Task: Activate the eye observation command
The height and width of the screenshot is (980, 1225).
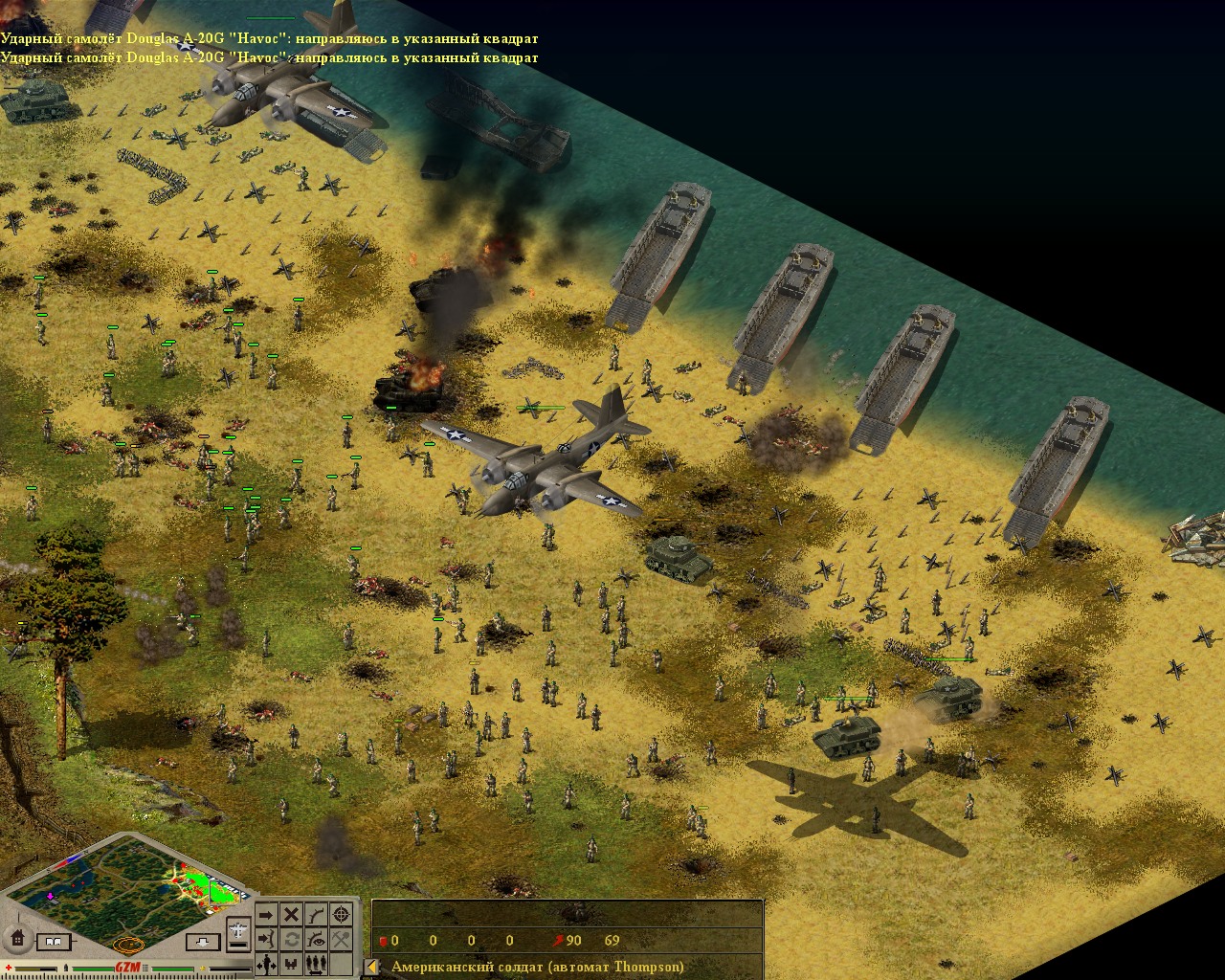Action: click(316, 939)
